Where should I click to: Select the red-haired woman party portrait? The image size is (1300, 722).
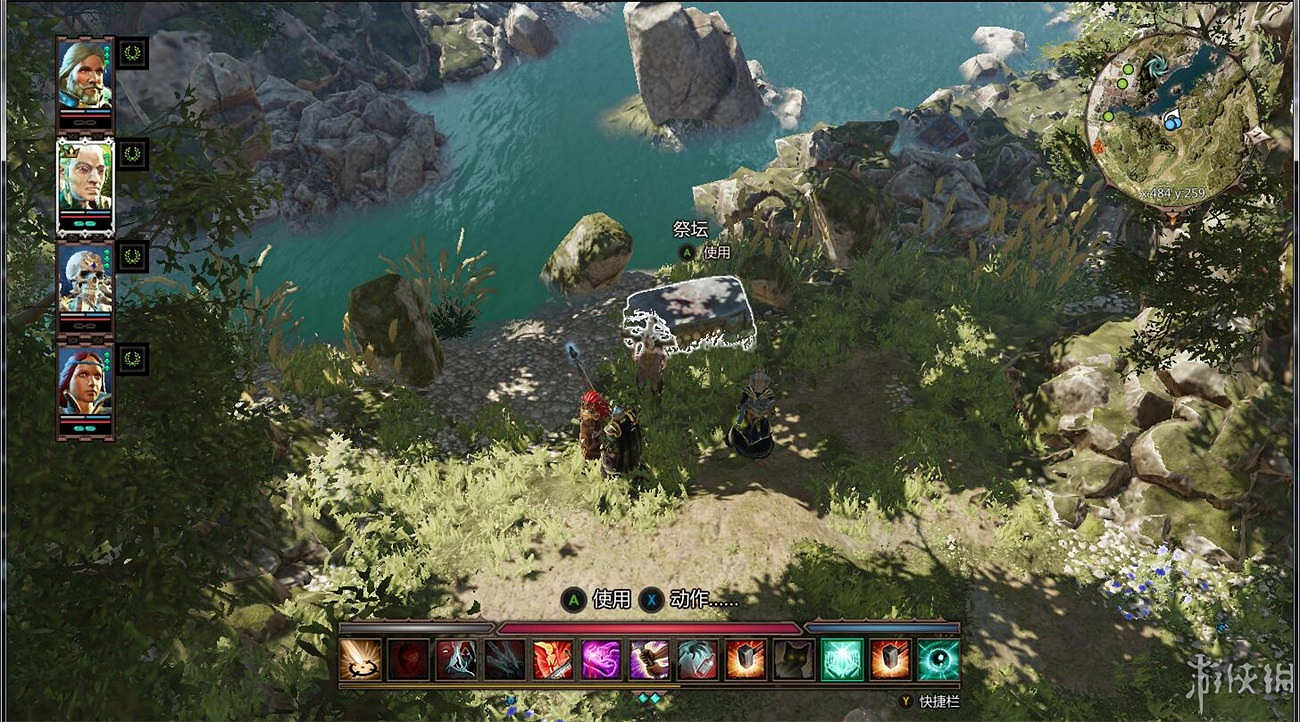click(x=84, y=381)
